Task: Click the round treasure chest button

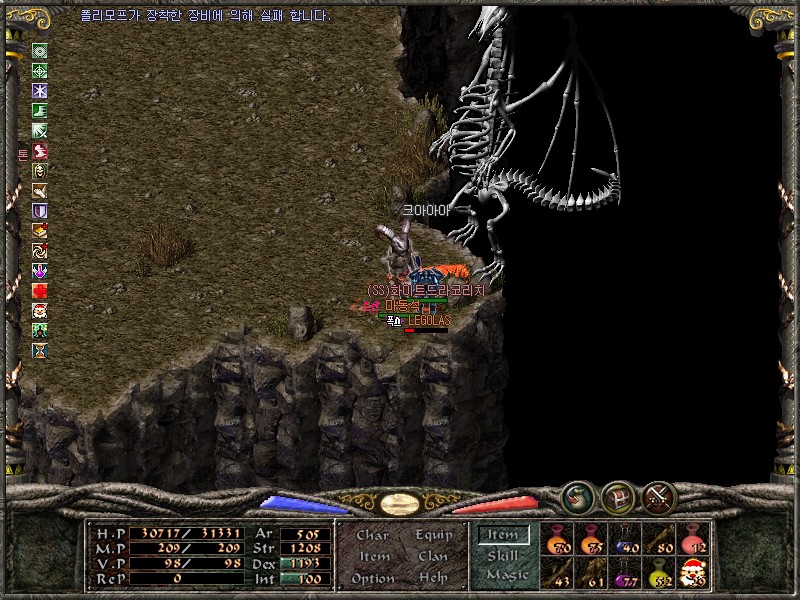Action: 617,496
